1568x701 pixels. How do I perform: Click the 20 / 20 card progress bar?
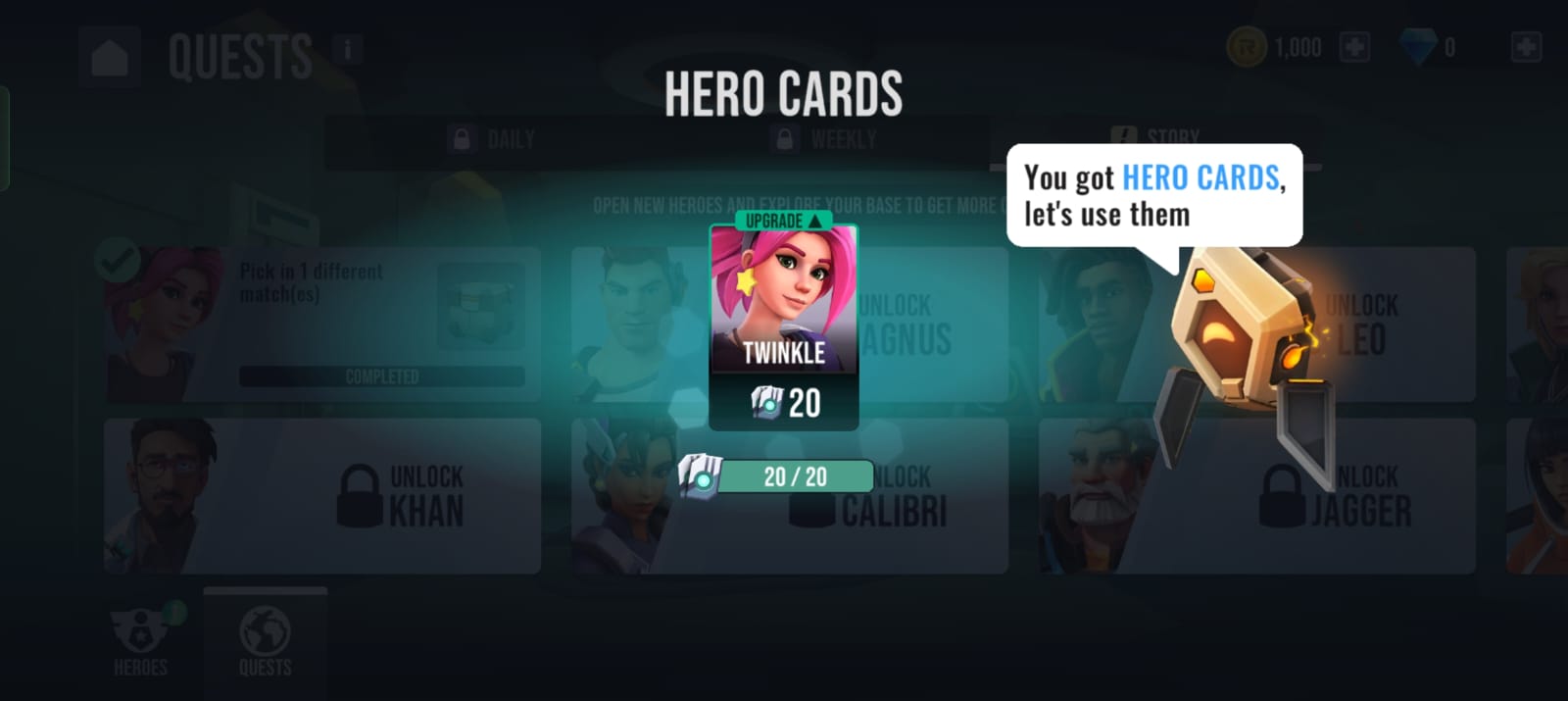794,476
